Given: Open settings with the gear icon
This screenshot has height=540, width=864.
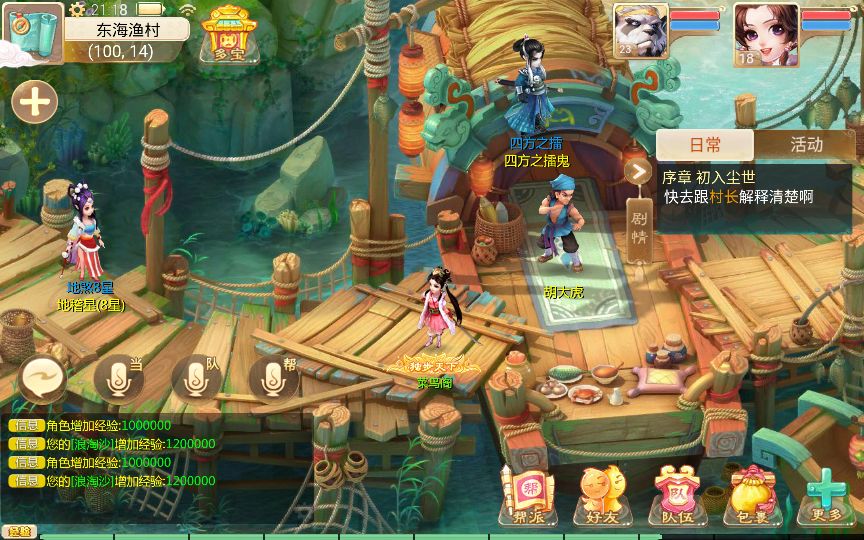Looking at the screenshot, I should pyautogui.click(x=79, y=9).
